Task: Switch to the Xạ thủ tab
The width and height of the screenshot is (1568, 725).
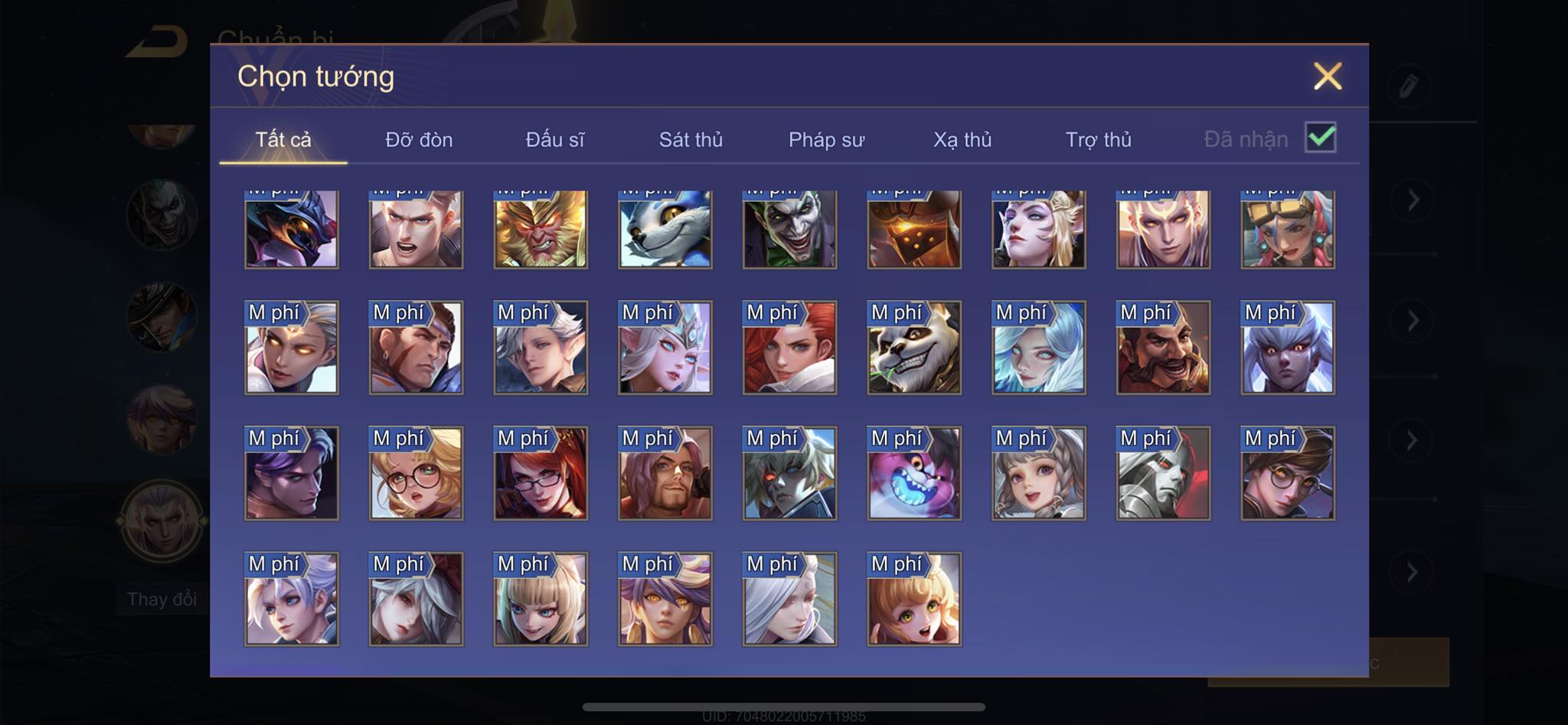Action: [x=962, y=140]
